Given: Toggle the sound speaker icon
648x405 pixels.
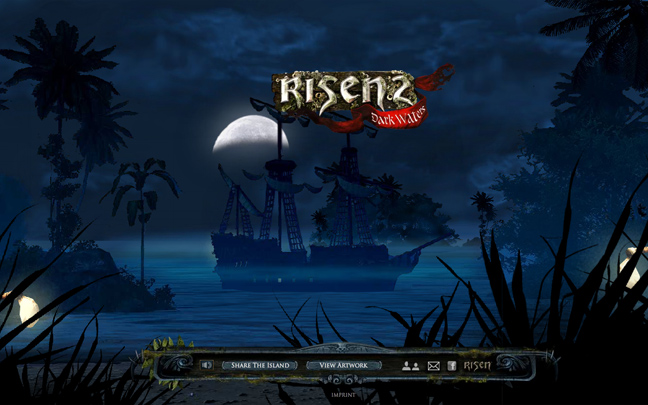Looking at the screenshot, I should [206, 366].
